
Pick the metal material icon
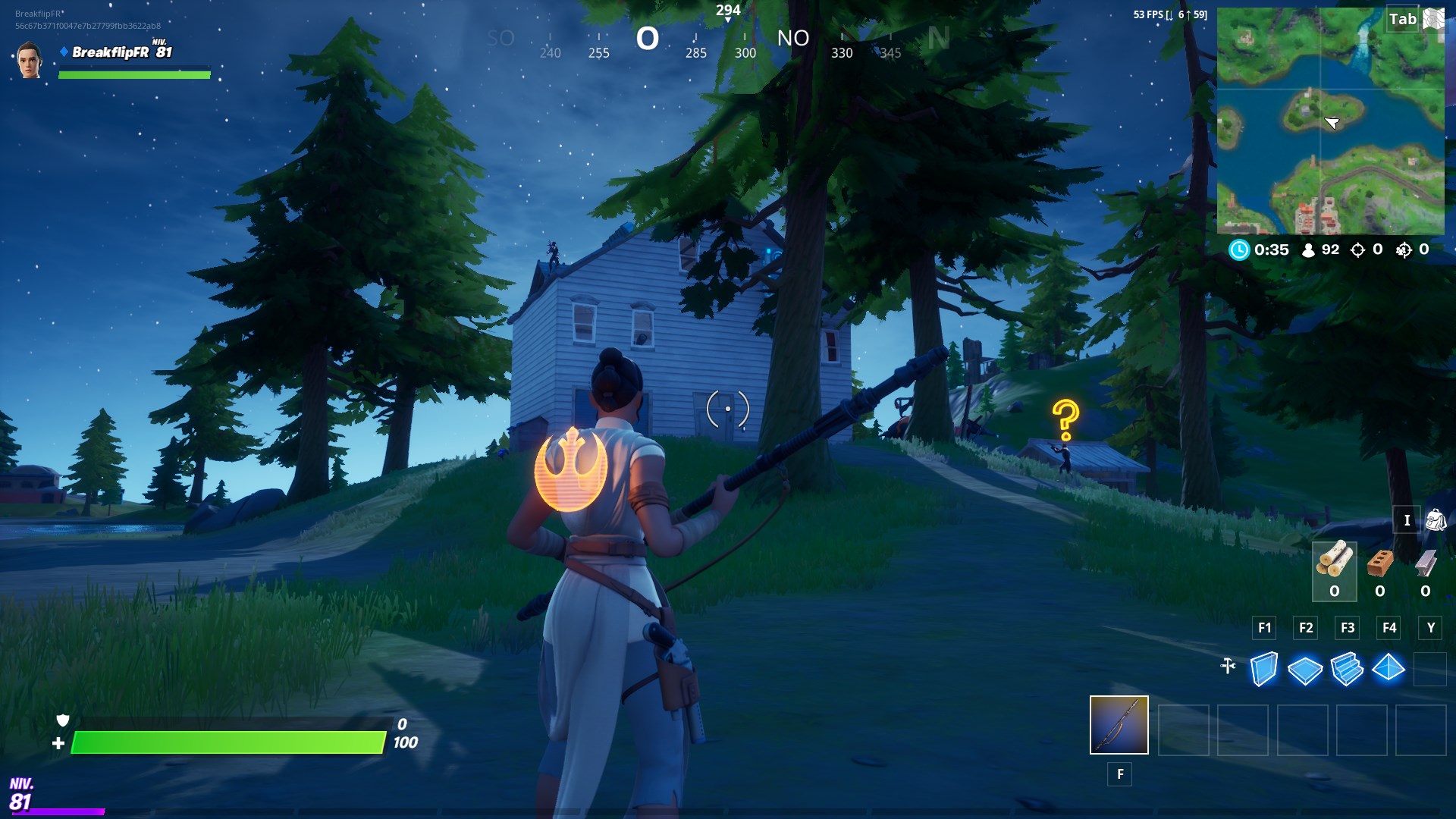coord(1426,563)
